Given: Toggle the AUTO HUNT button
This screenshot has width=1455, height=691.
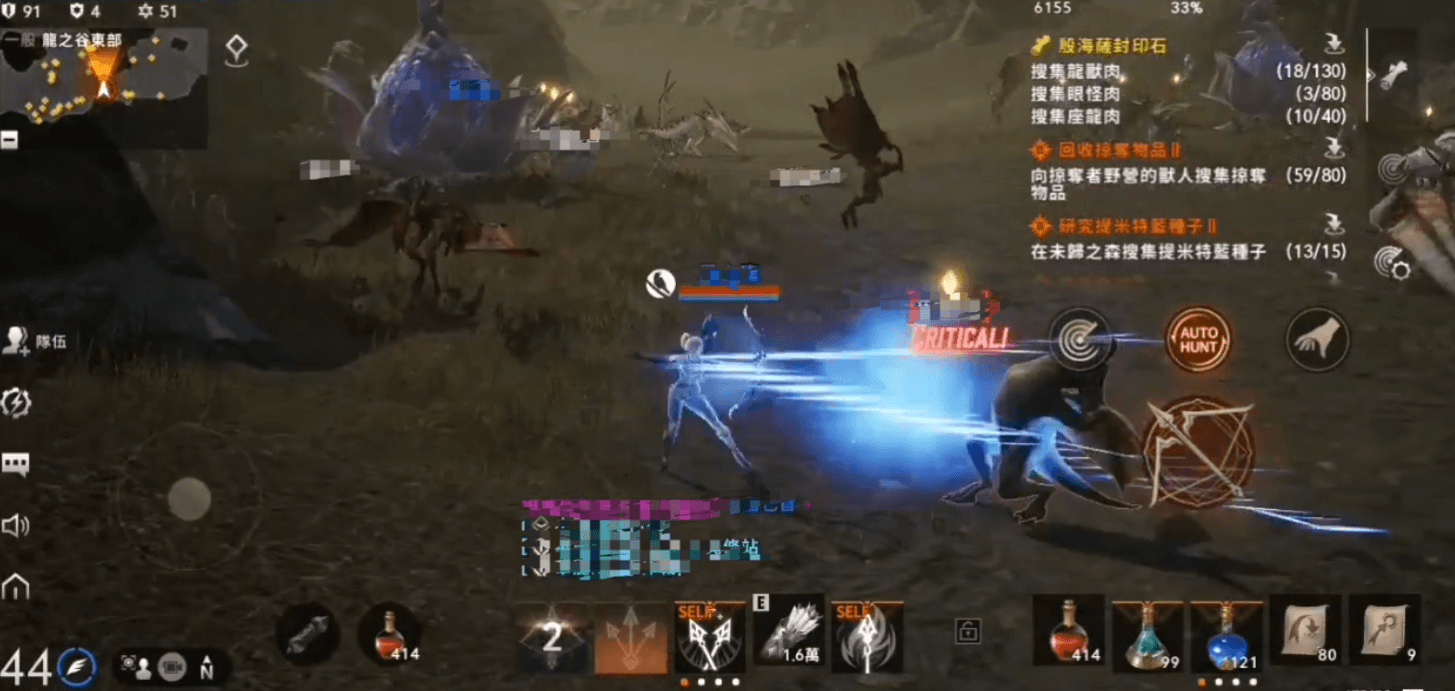Looking at the screenshot, I should coord(1198,340).
